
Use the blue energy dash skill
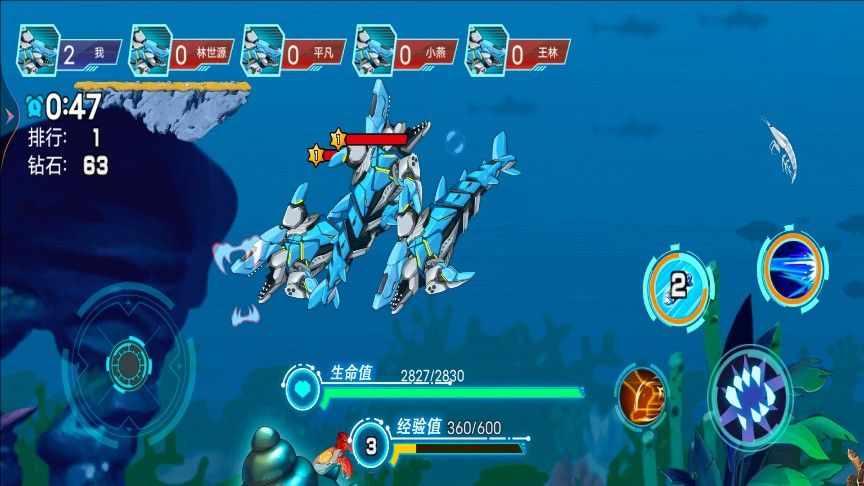coord(793,268)
